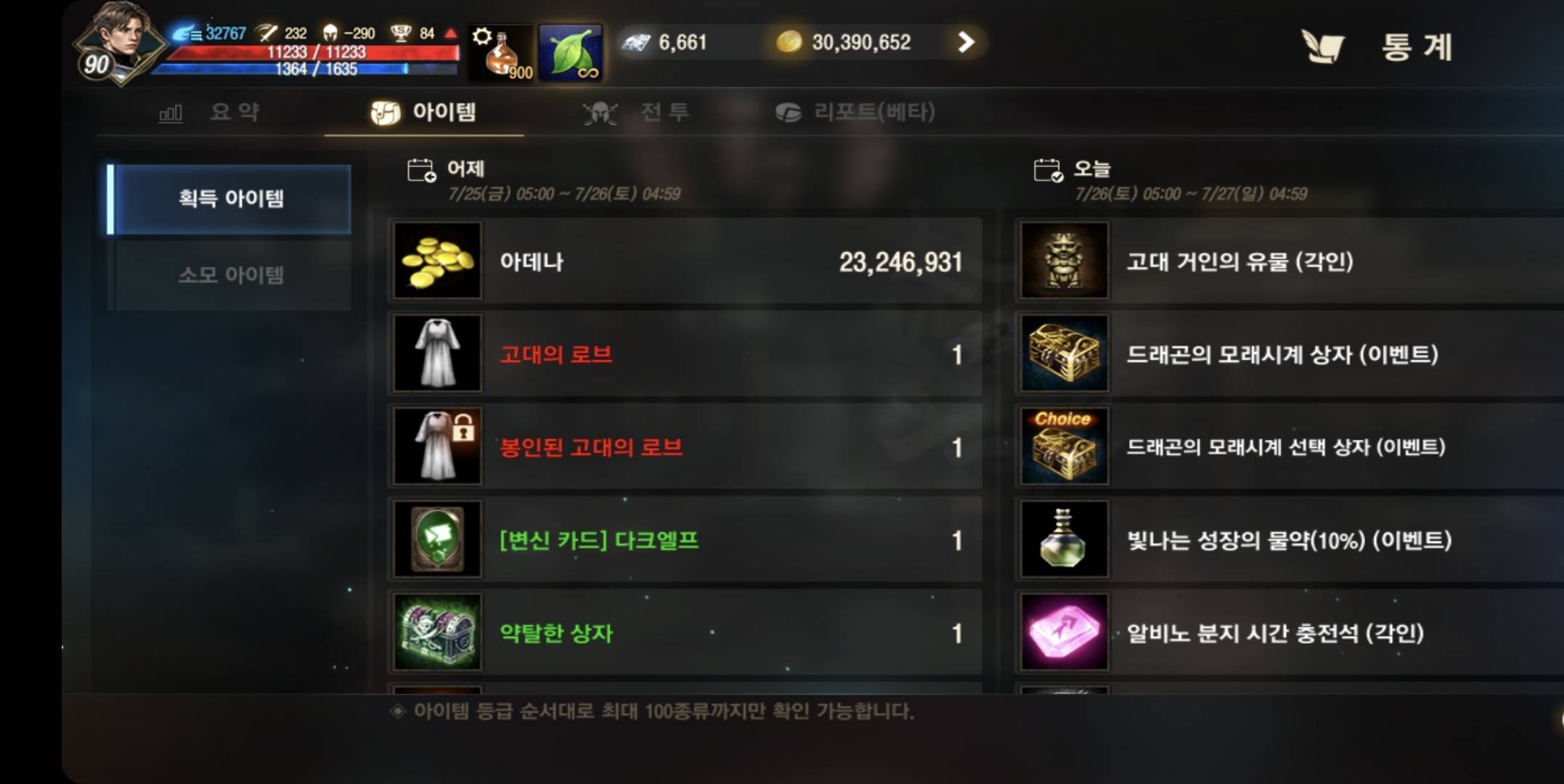Screen dimensions: 1564x784
Task: Tap the Choice 드래곤의 모래시계 chest icon
Action: coord(1063,446)
